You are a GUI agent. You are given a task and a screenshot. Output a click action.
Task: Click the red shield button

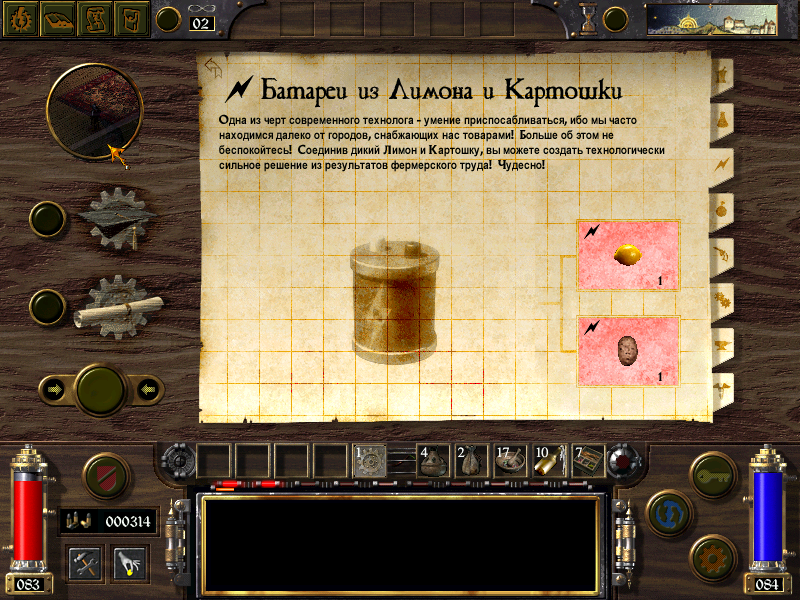click(103, 475)
